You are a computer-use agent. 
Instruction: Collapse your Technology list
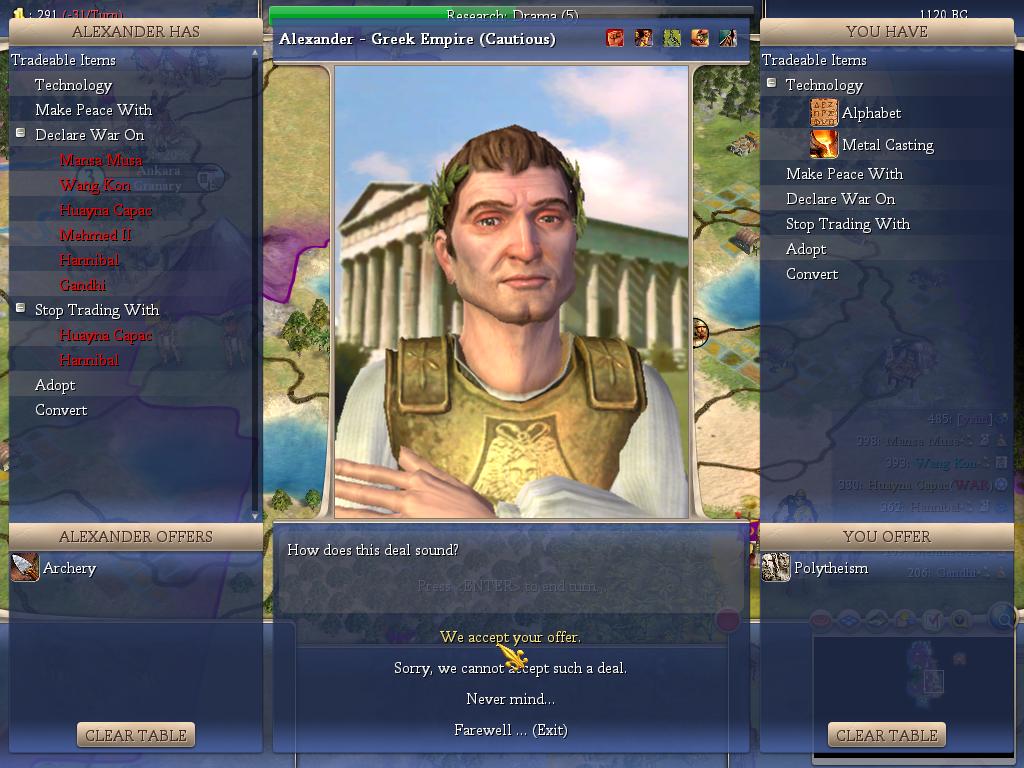pyautogui.click(x=771, y=84)
